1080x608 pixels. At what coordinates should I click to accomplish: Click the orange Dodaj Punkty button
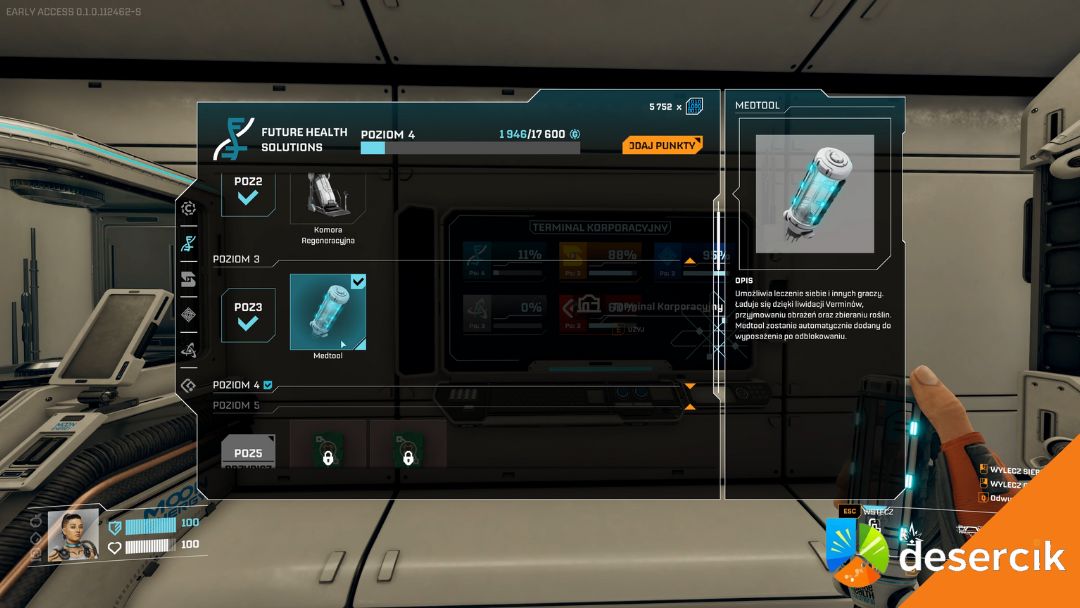pos(662,145)
